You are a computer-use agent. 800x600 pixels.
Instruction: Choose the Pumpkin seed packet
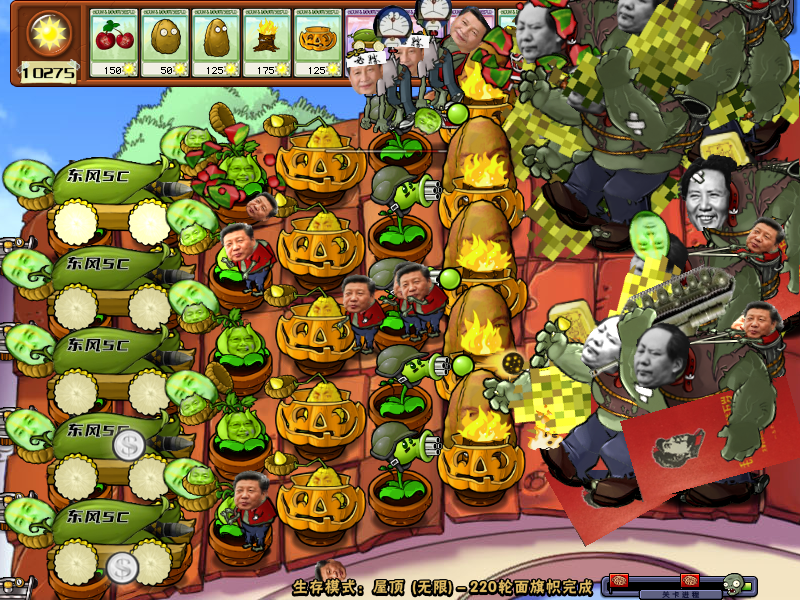point(318,44)
